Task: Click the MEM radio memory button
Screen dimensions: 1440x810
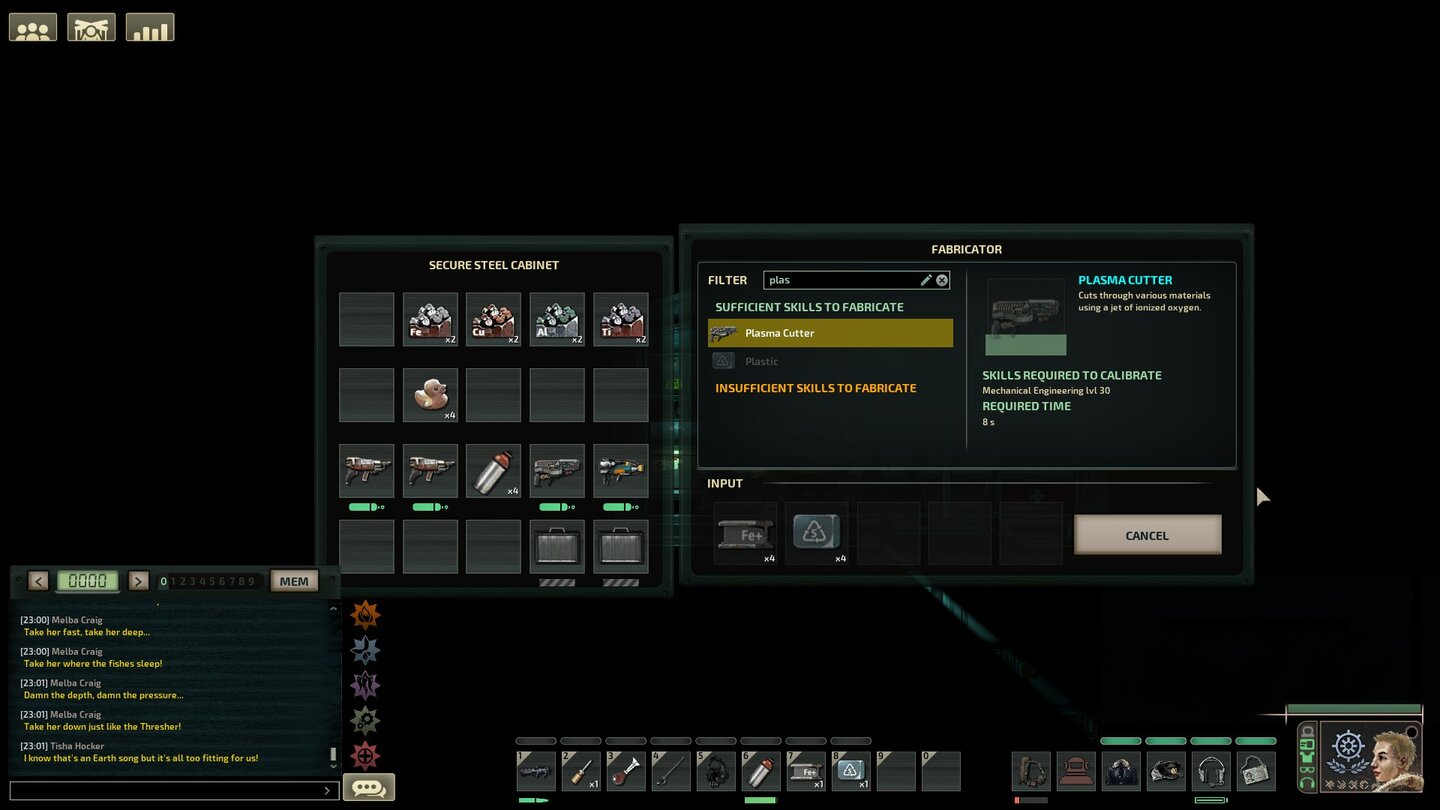Action: pyautogui.click(x=294, y=580)
